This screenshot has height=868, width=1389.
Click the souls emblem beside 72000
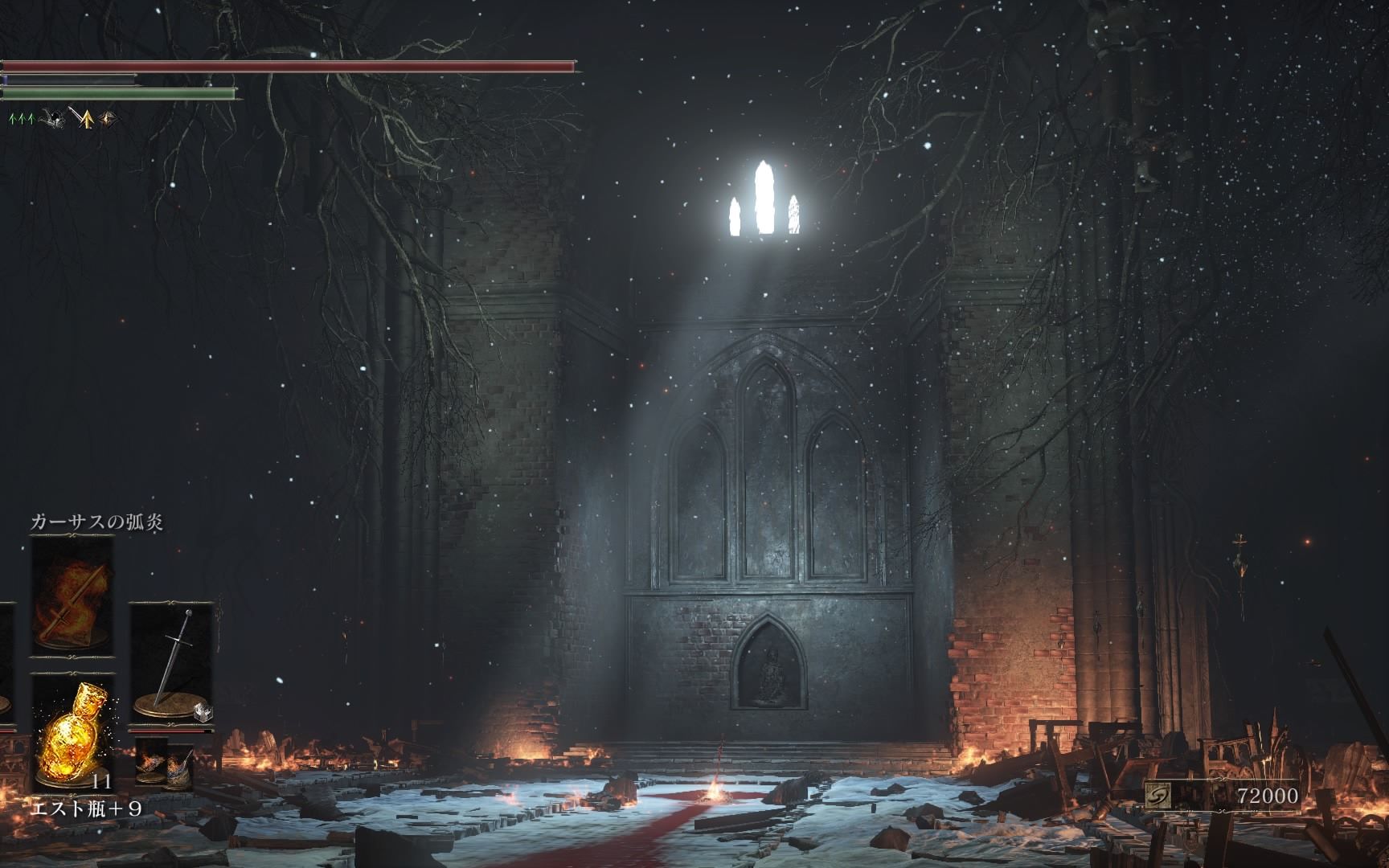click(1158, 795)
